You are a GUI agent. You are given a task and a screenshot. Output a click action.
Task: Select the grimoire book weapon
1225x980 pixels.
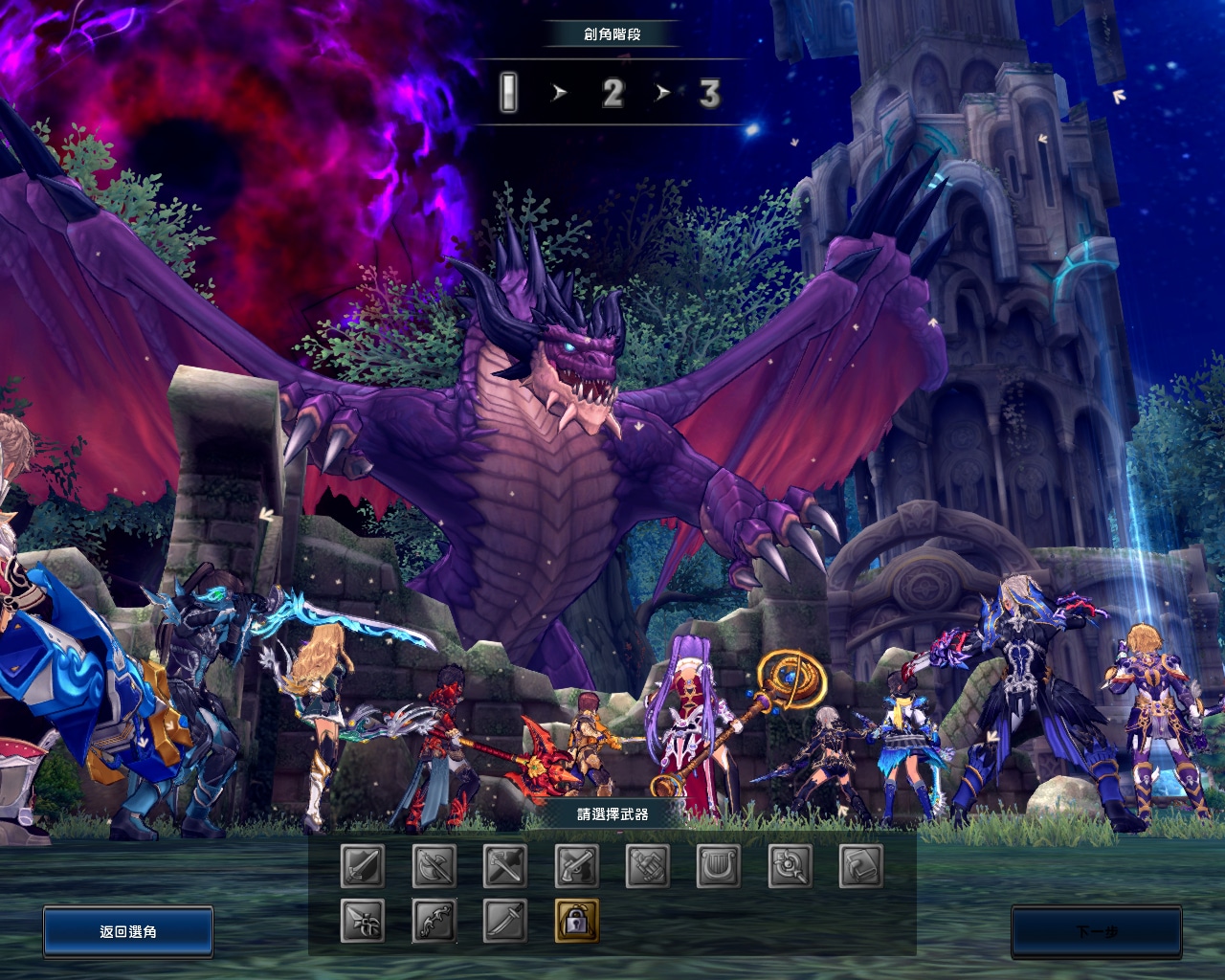point(861,866)
